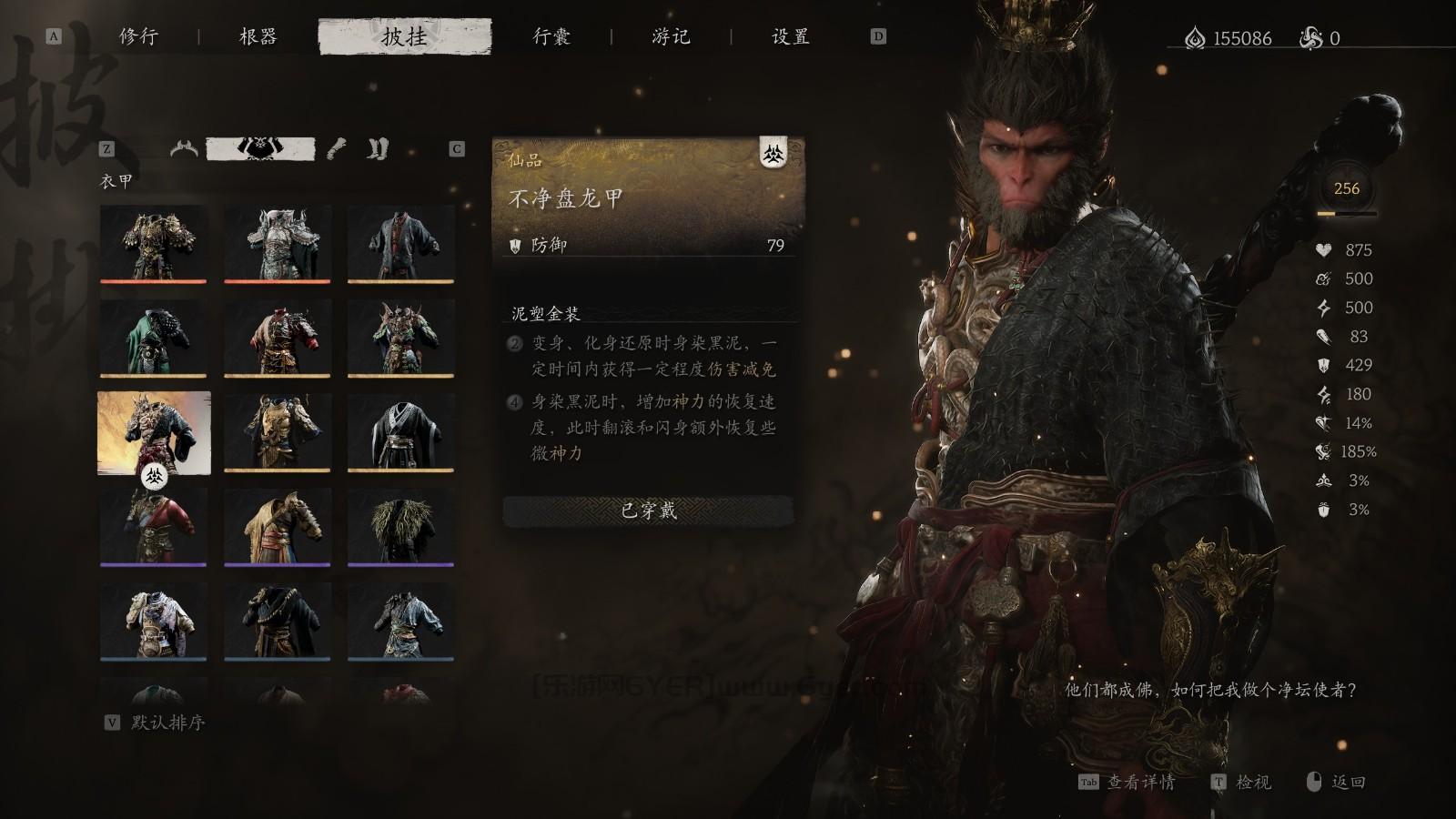
Task: Click the critical rate icon showing 14%
Action: [x=1324, y=423]
